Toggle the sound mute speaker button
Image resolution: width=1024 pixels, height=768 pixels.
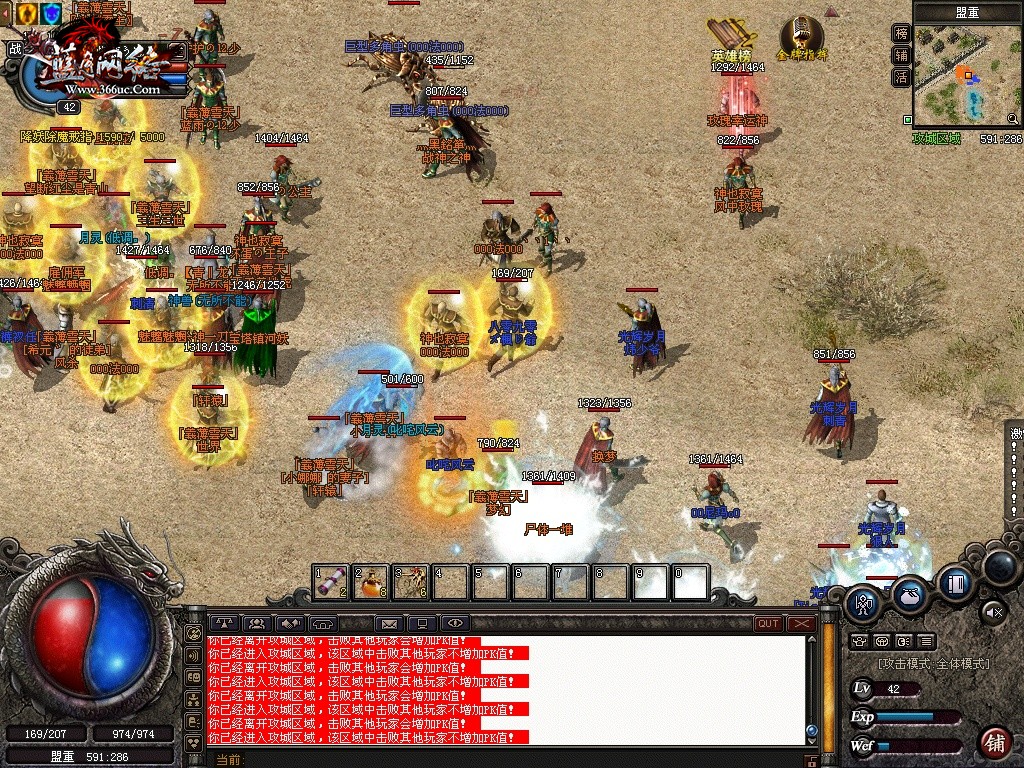pos(992,610)
